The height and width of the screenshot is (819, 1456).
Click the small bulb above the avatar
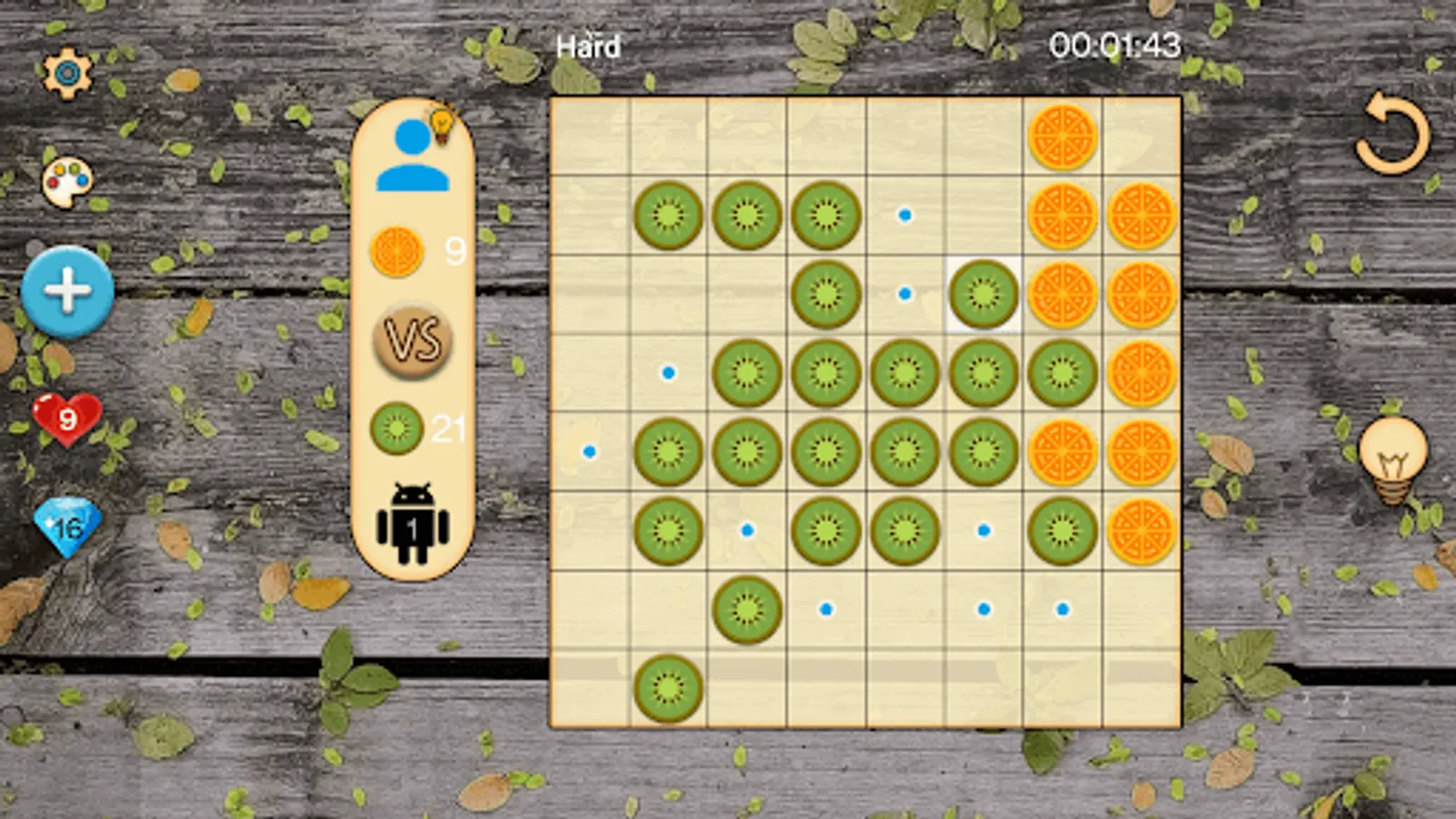tap(442, 121)
